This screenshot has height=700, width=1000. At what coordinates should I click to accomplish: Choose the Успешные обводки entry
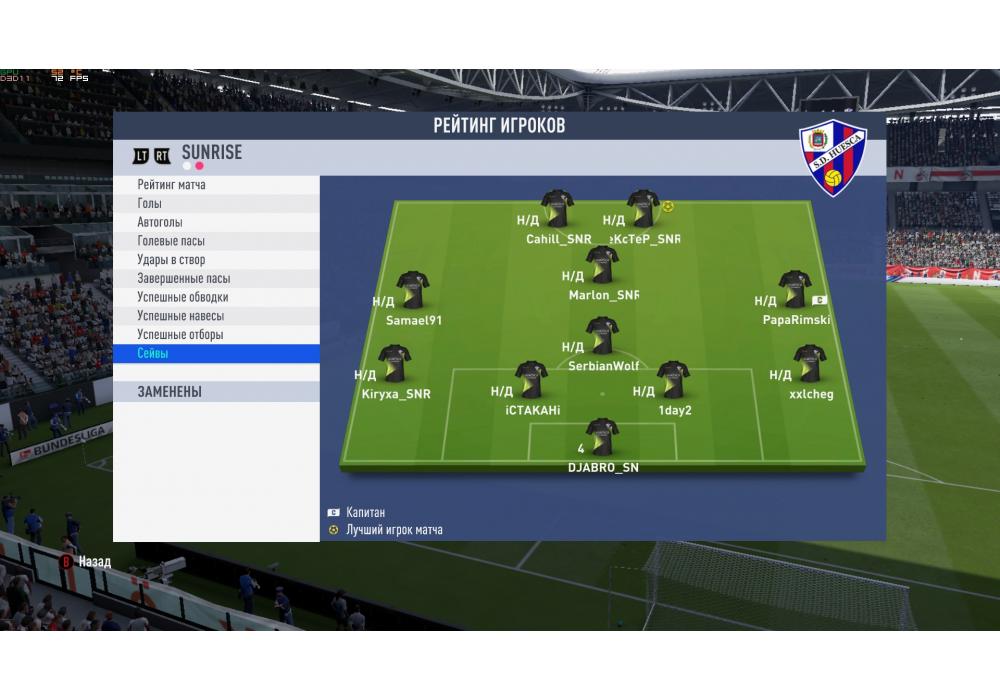click(183, 297)
